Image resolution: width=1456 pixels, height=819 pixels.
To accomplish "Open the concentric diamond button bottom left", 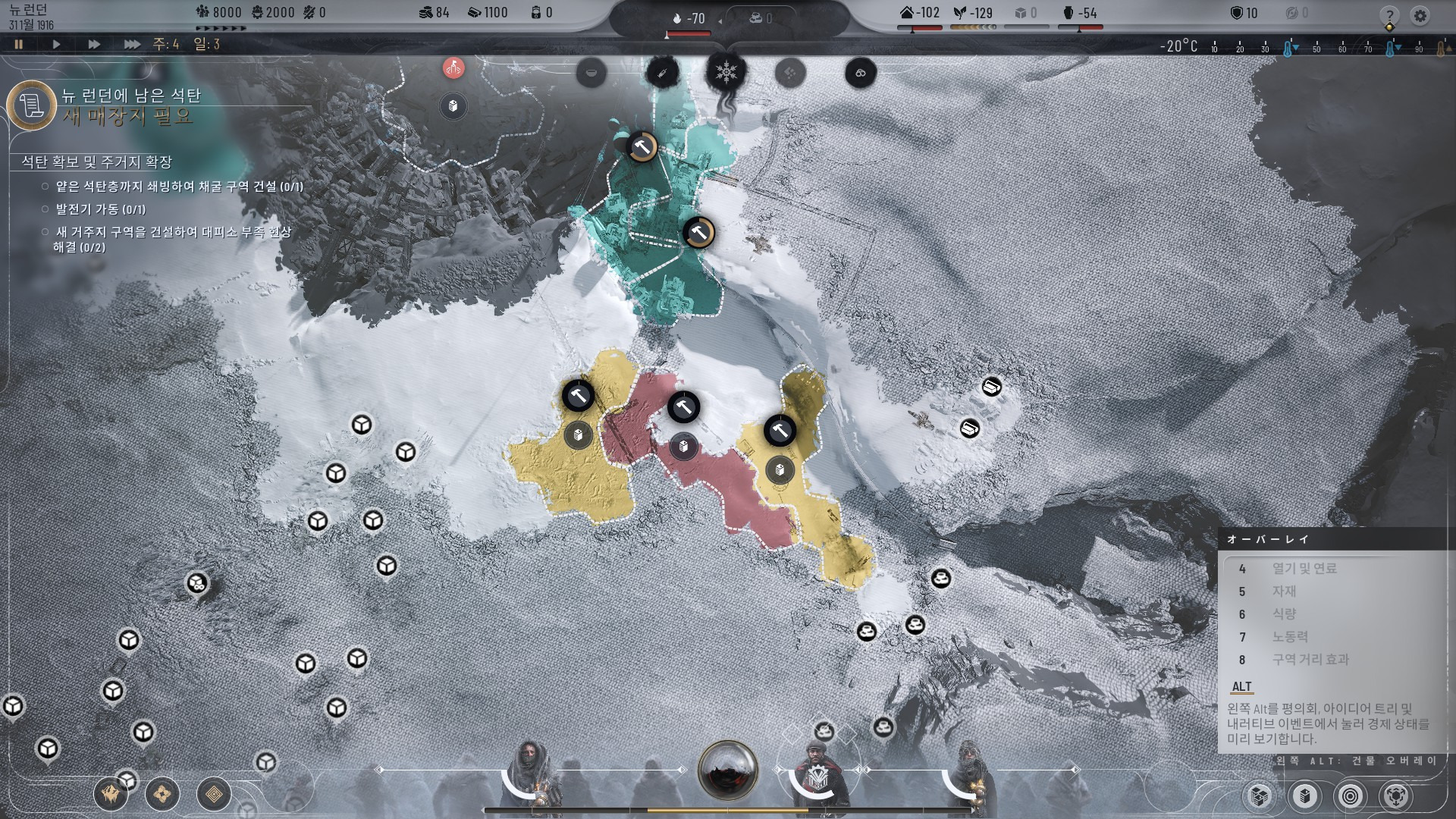I will point(214,795).
